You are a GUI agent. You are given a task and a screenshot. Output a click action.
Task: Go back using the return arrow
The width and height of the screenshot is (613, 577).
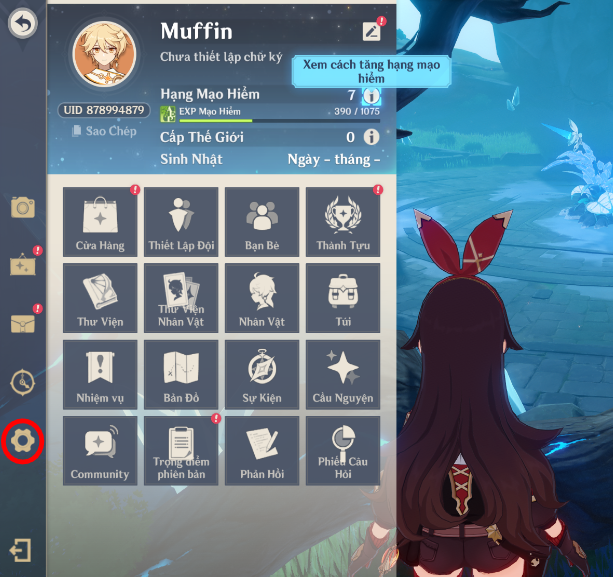point(23,22)
